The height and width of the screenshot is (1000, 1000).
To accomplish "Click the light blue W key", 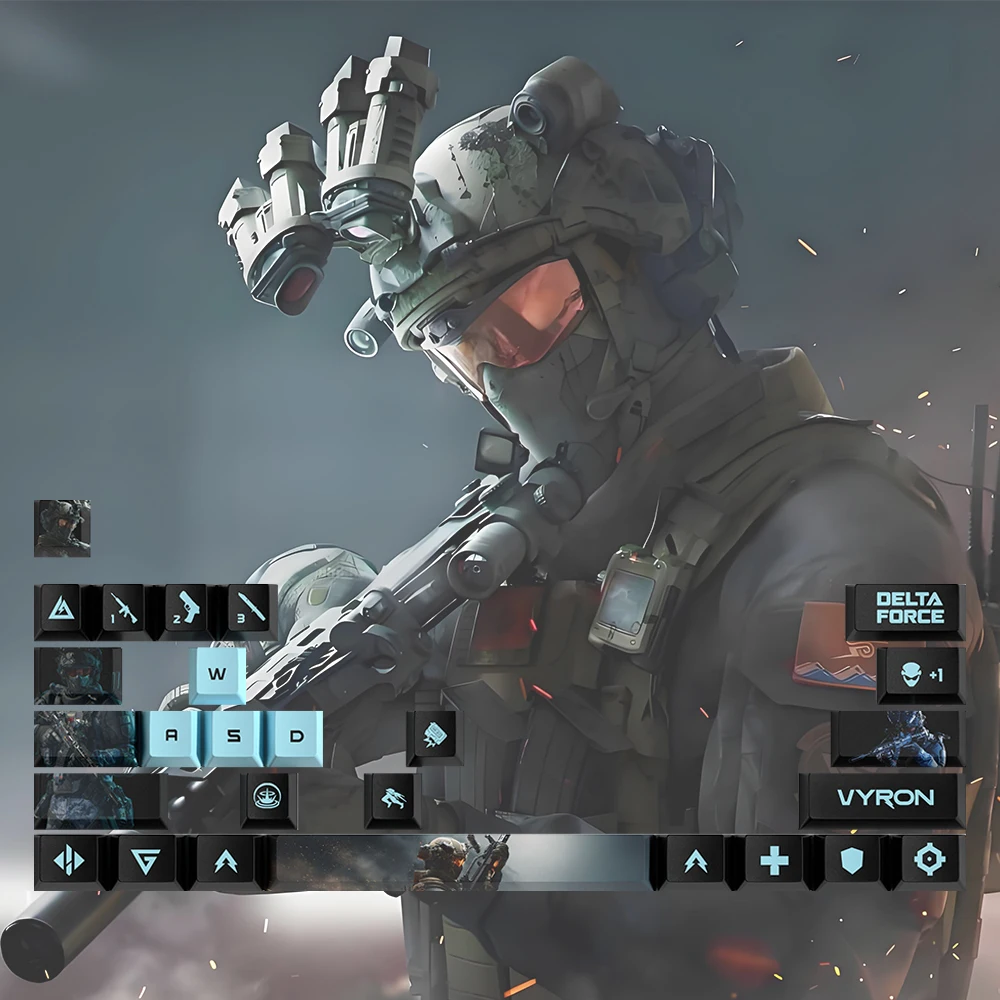I will [x=218, y=673].
